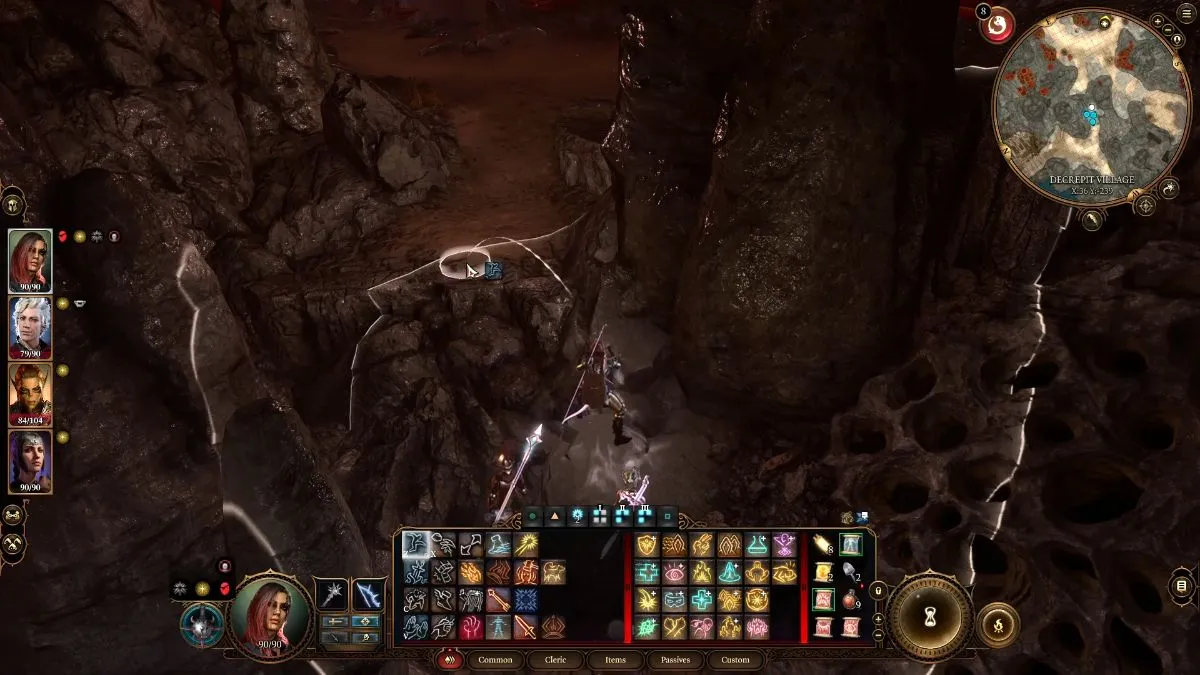
Task: Select the shovel item in hotbar
Action: point(851,573)
